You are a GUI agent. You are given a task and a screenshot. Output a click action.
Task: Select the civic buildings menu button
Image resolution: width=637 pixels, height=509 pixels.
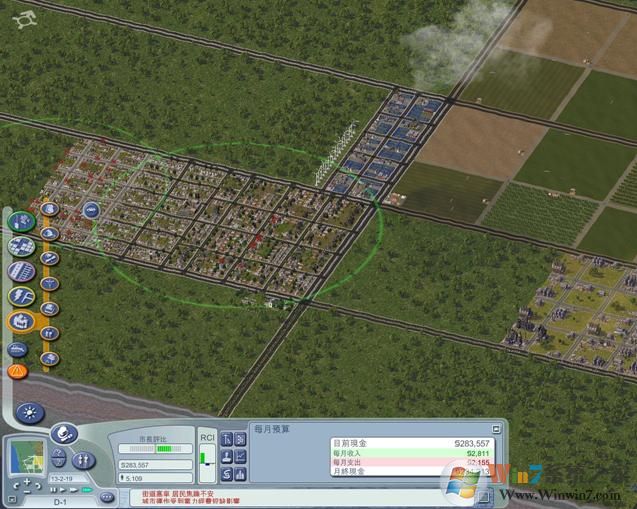(x=21, y=322)
